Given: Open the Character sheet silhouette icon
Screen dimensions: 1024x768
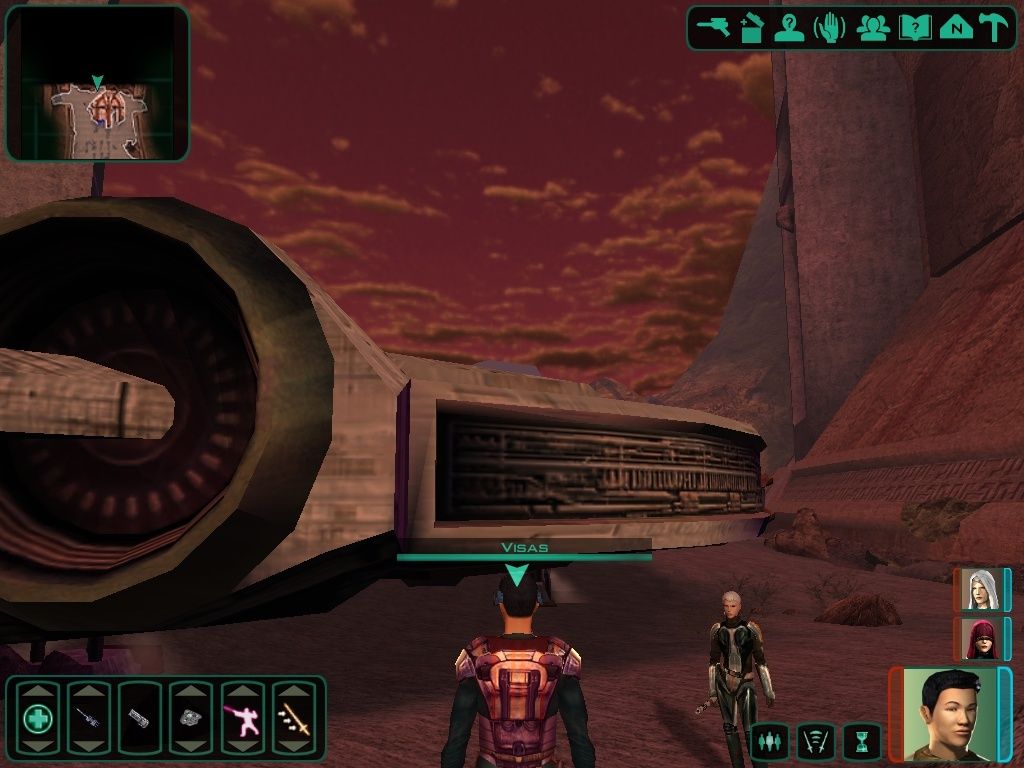Looking at the screenshot, I should click(x=790, y=27).
